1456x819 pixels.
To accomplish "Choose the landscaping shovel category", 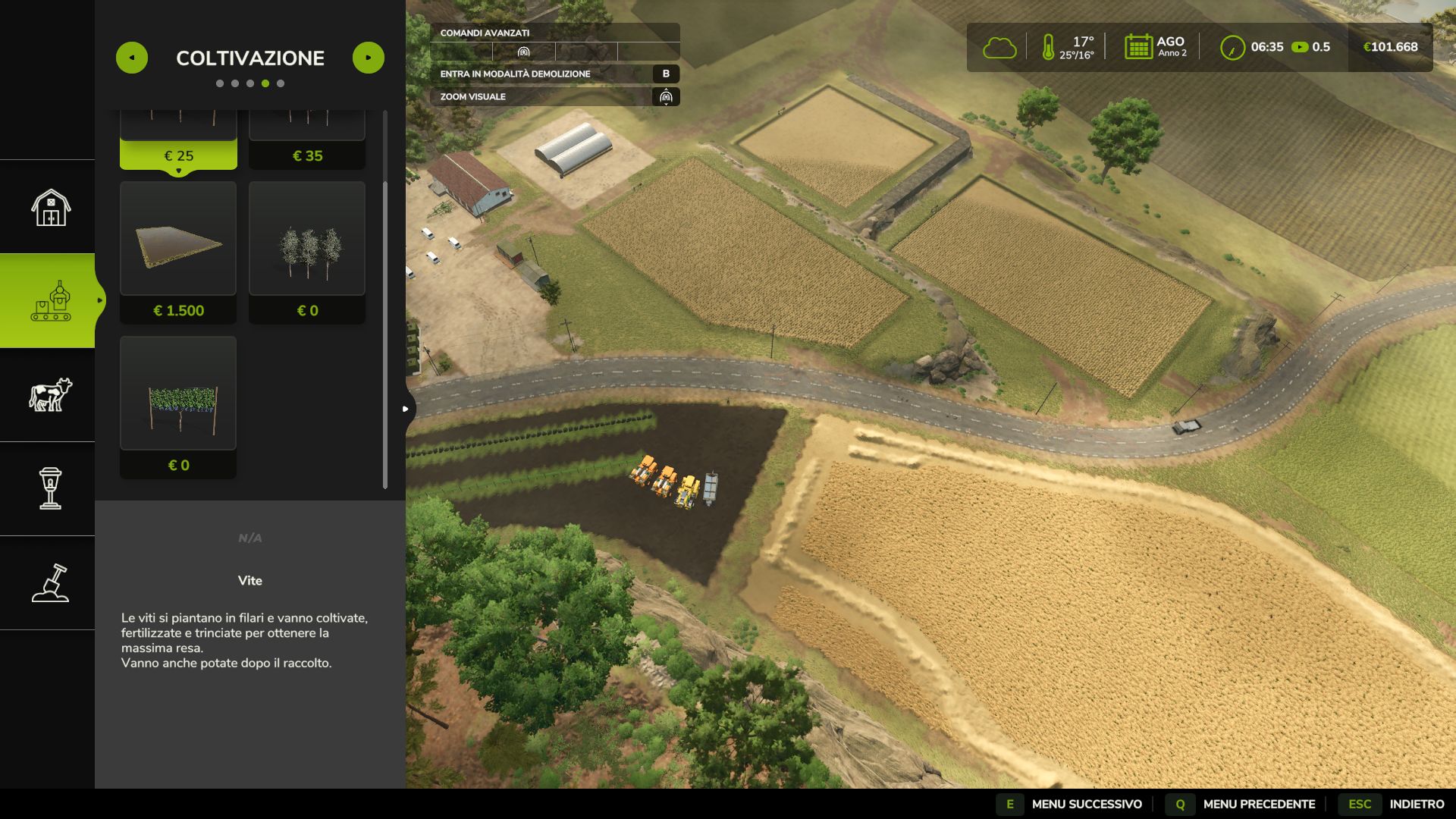I will [50, 582].
